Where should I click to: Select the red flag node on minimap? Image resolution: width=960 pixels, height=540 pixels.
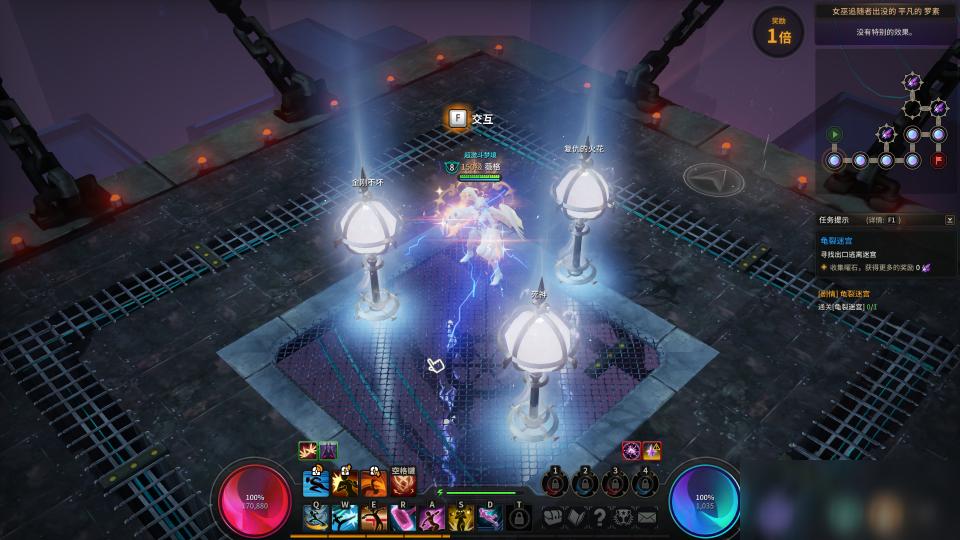pos(938,160)
